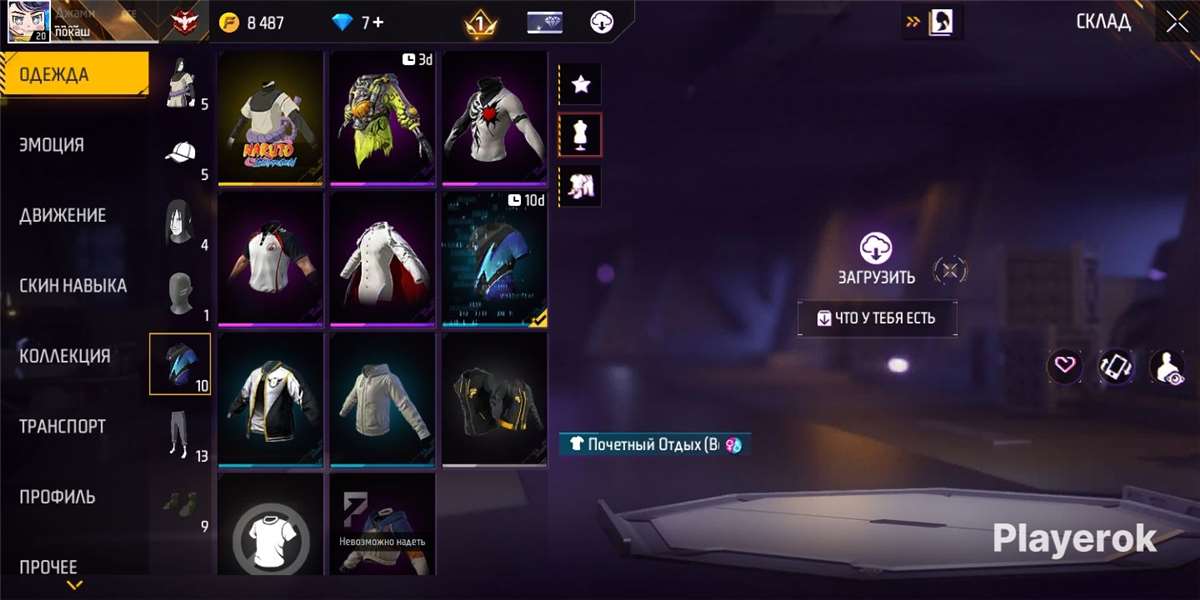Choose the grey hoodie item

[382, 399]
